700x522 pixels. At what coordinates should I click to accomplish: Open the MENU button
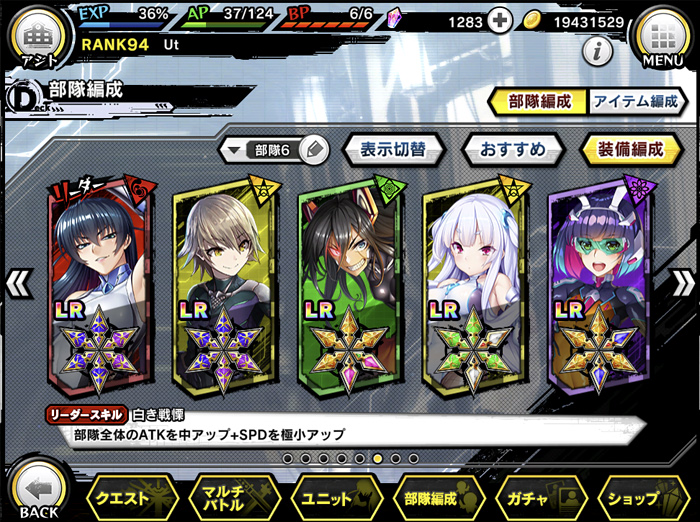[x=662, y=40]
